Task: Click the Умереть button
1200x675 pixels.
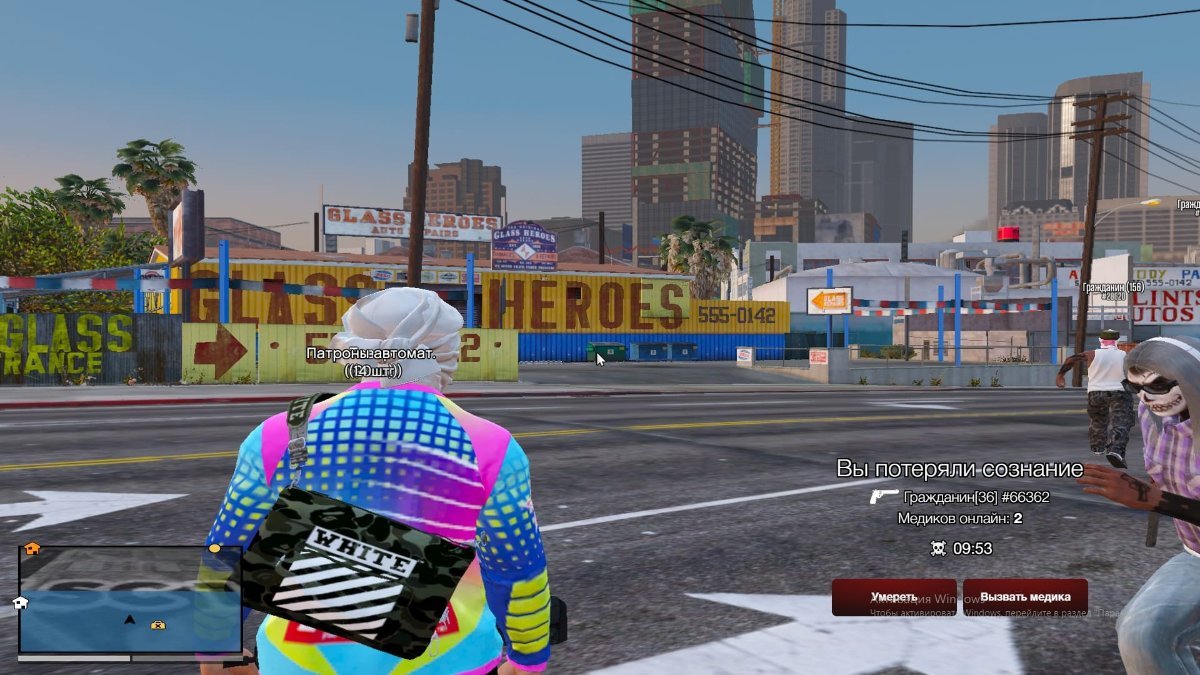Action: [893, 597]
